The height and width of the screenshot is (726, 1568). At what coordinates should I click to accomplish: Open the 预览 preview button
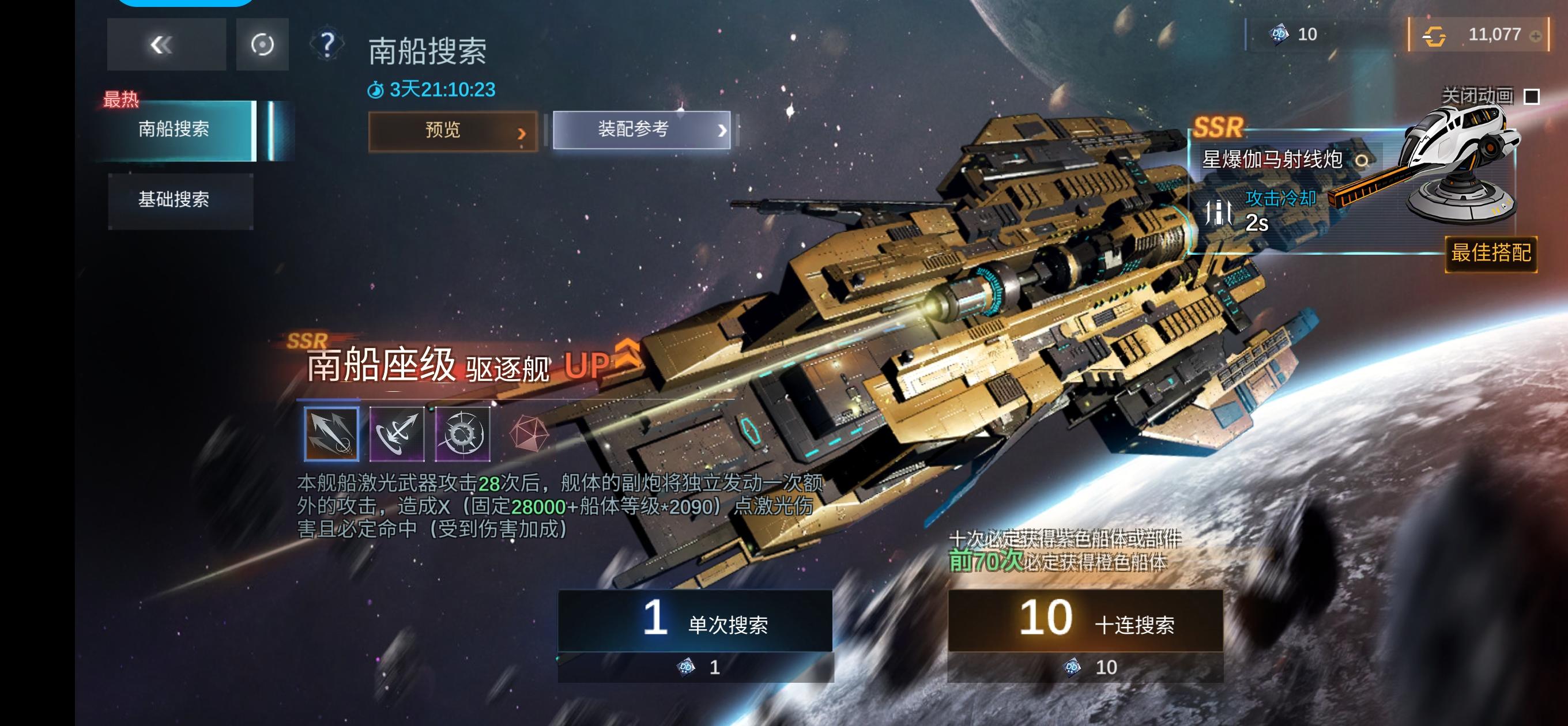[453, 130]
